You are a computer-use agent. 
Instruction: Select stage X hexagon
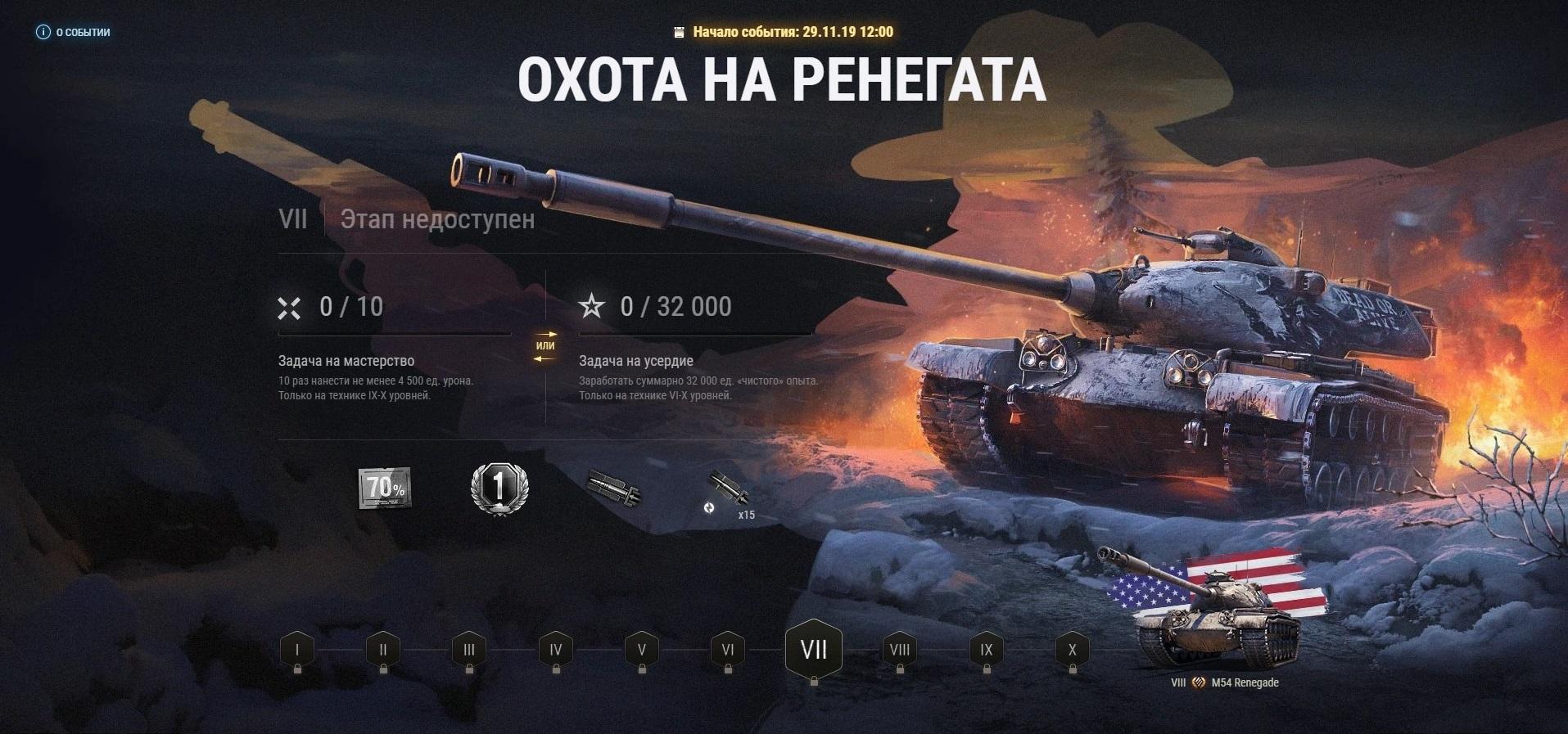[1073, 651]
